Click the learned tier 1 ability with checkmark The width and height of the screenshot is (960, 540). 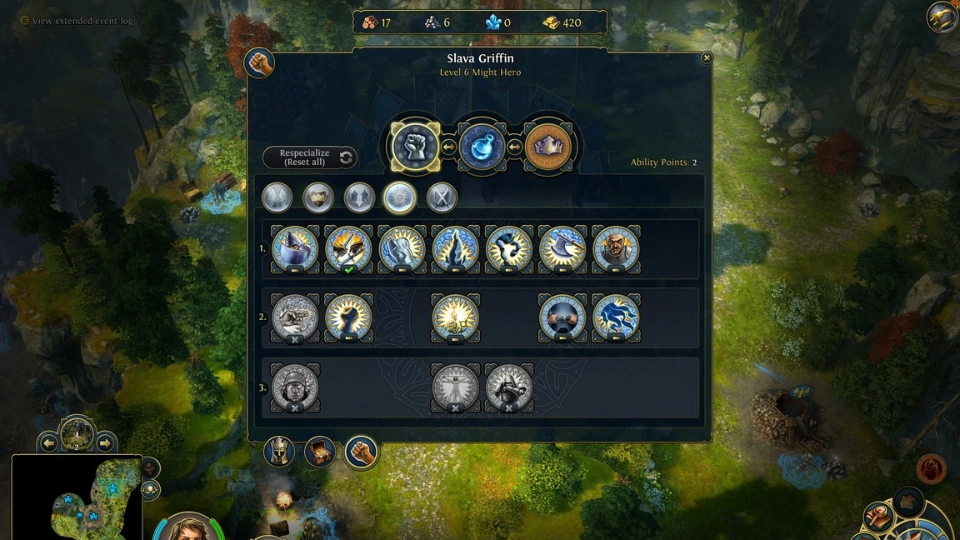coord(348,249)
